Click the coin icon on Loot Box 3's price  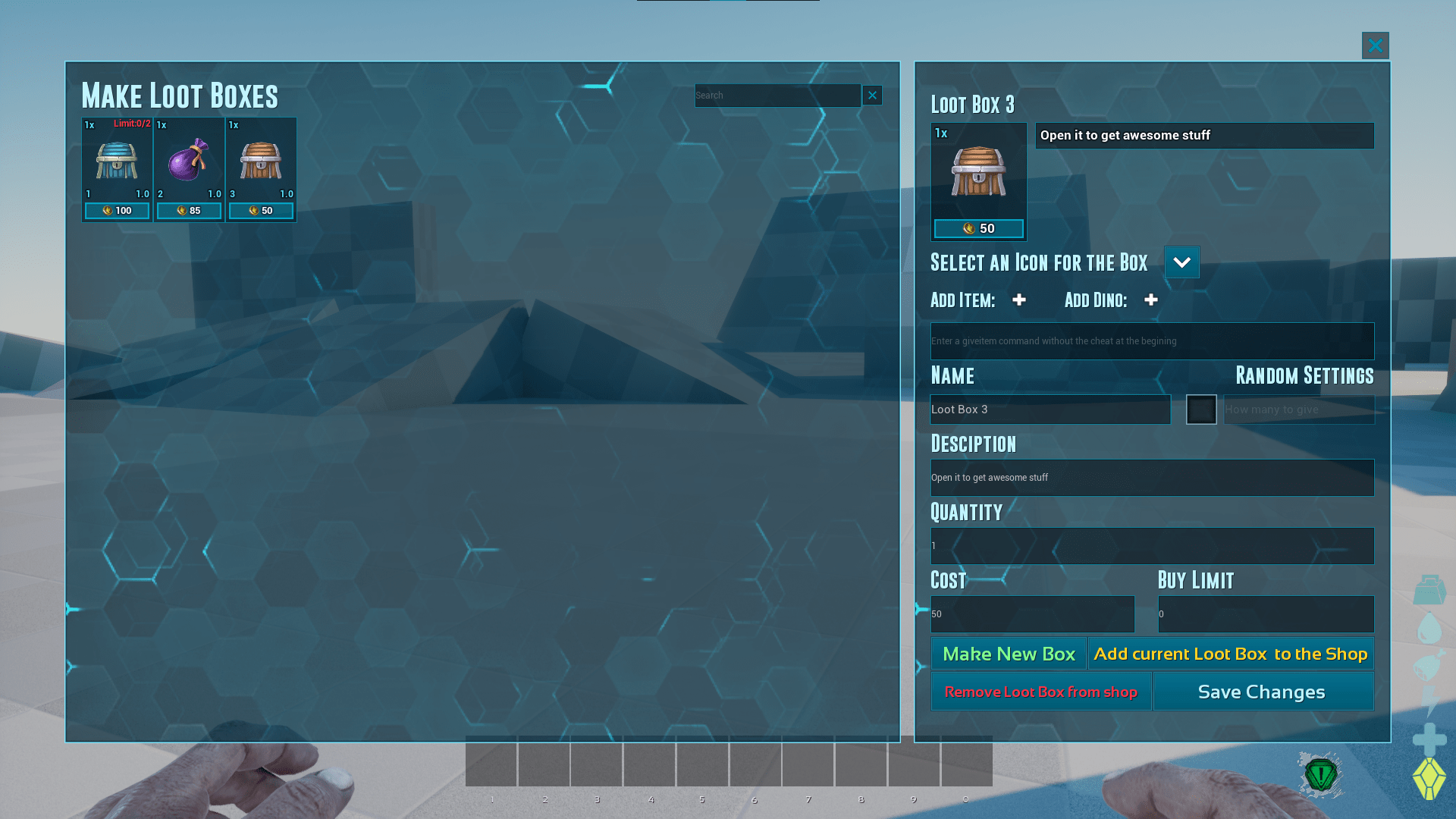click(970, 227)
